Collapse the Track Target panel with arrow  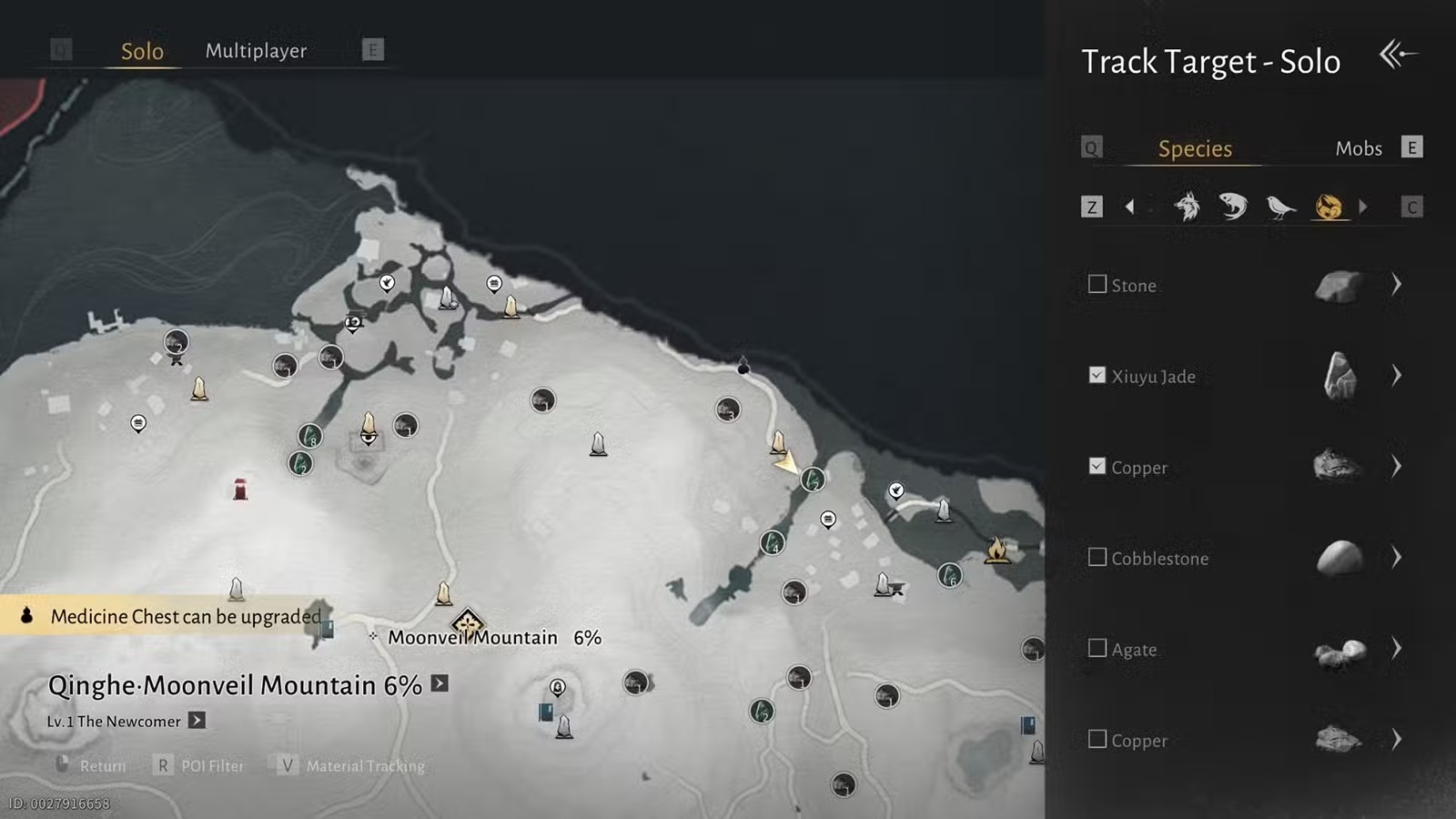1398,55
